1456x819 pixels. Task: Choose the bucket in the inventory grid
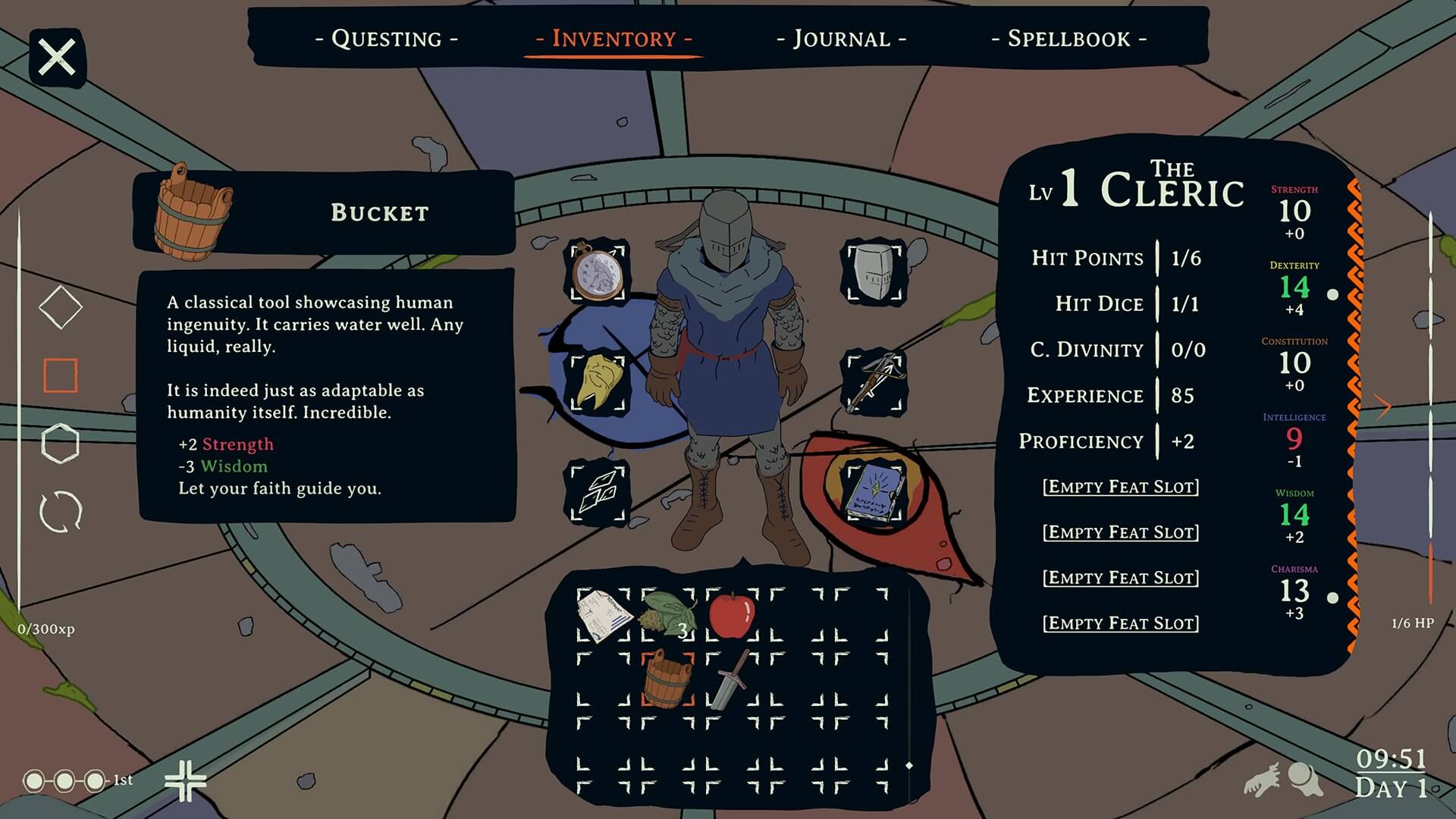click(x=667, y=679)
